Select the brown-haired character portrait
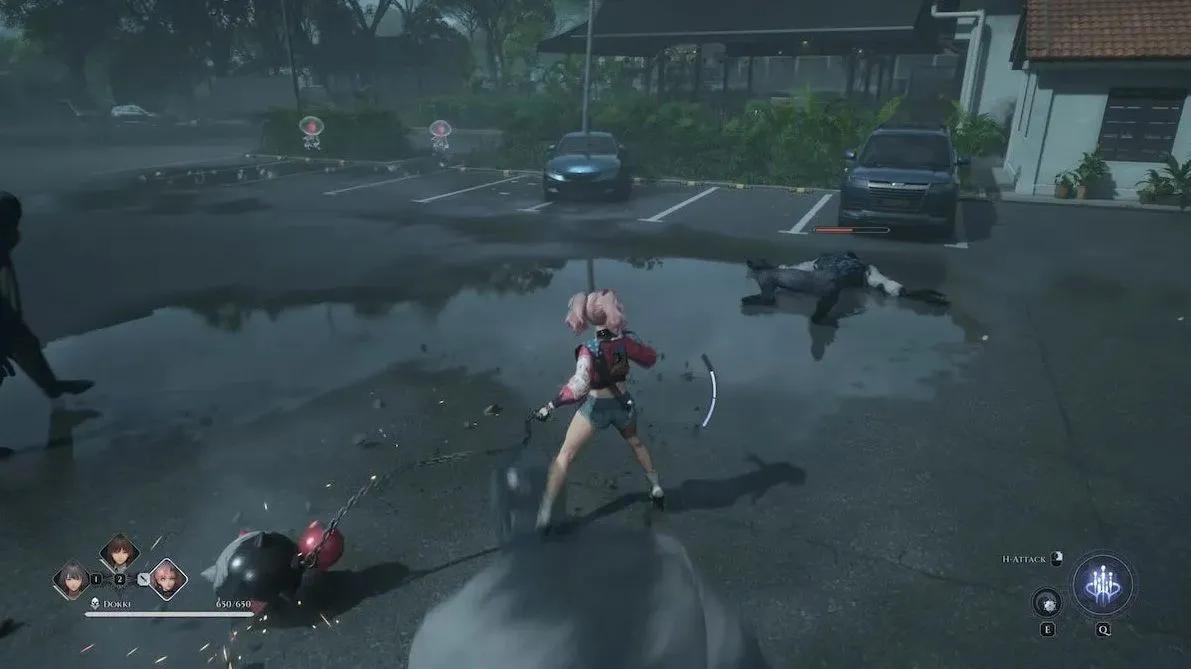Screen dimensions: 1191x669 119,553
